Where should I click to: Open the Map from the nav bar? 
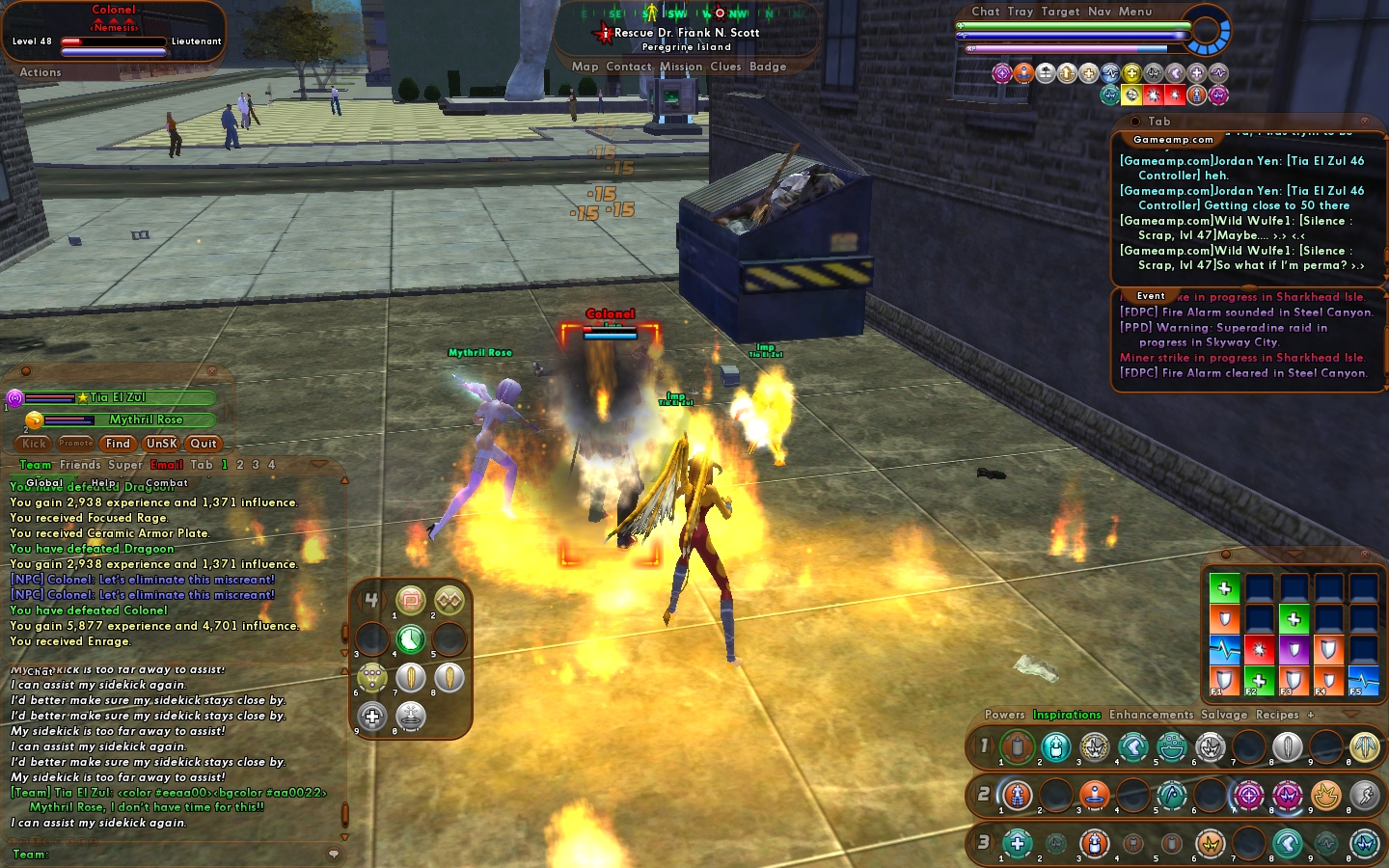[585, 68]
